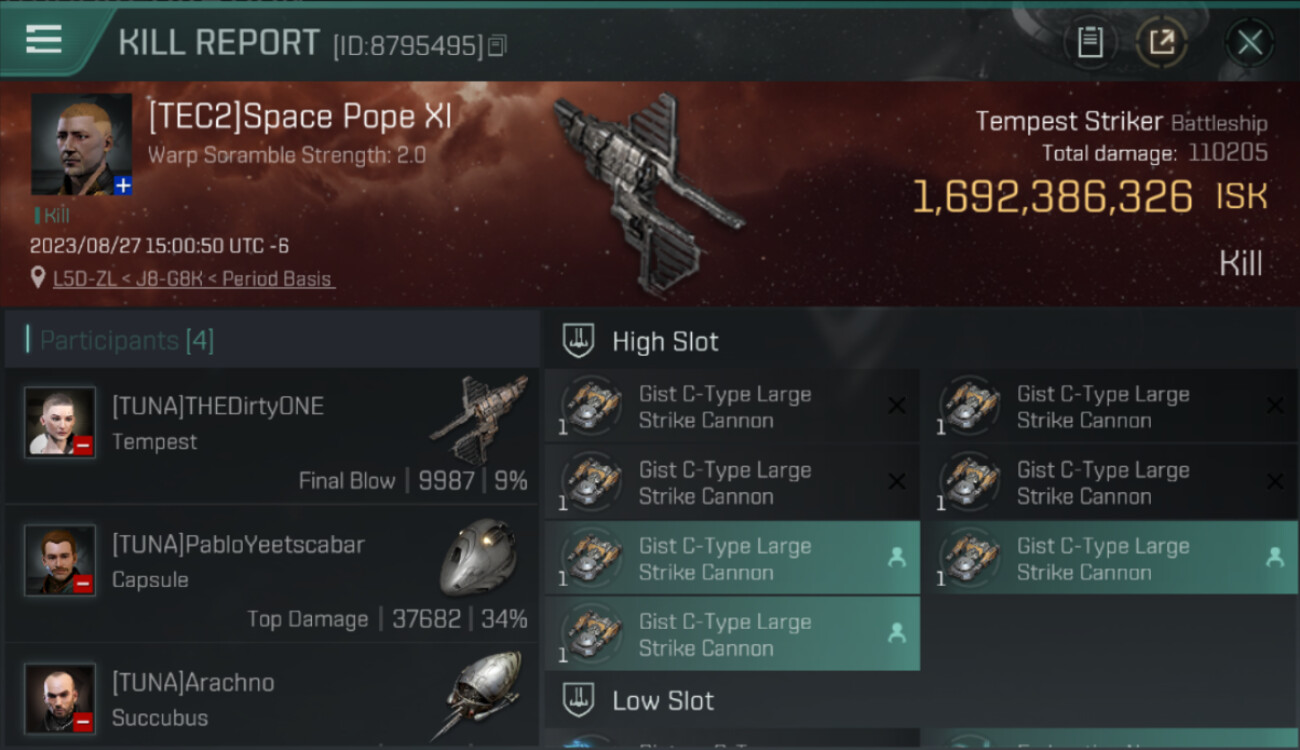Screen dimensions: 1300x750
Task: Open the L5D-ZL location link
Action: point(193,279)
